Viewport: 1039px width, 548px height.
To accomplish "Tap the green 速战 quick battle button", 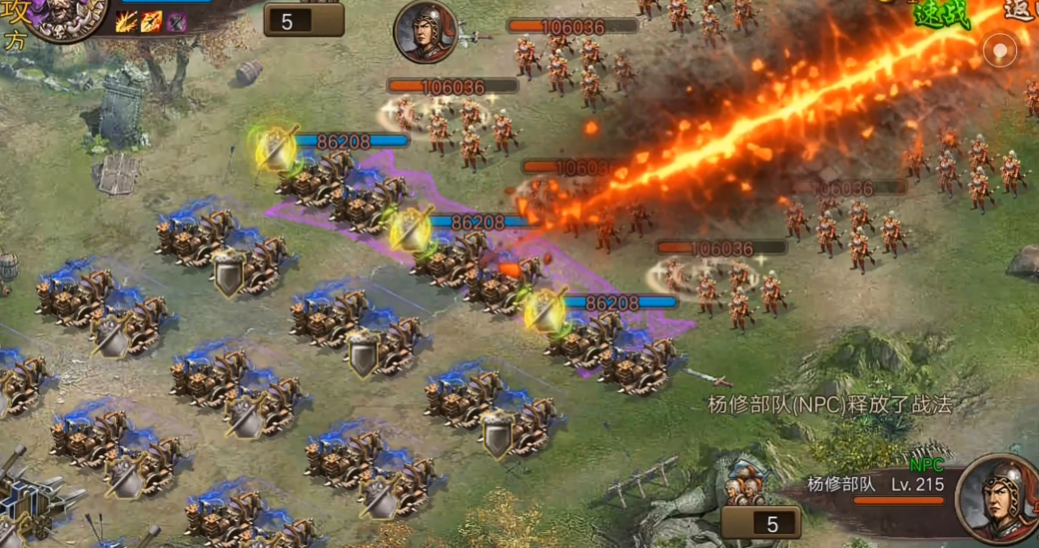I will tap(939, 14).
